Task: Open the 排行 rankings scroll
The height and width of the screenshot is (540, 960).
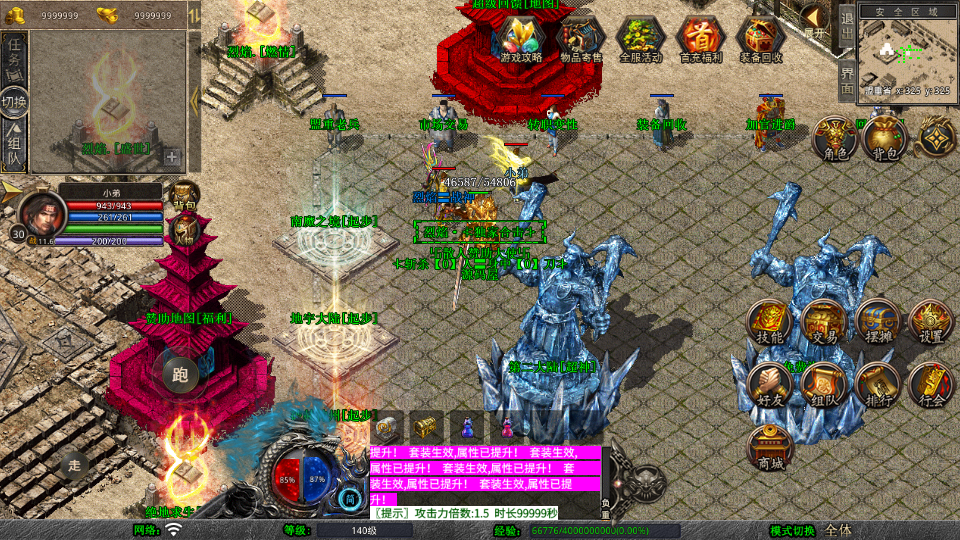Action: coord(878,385)
